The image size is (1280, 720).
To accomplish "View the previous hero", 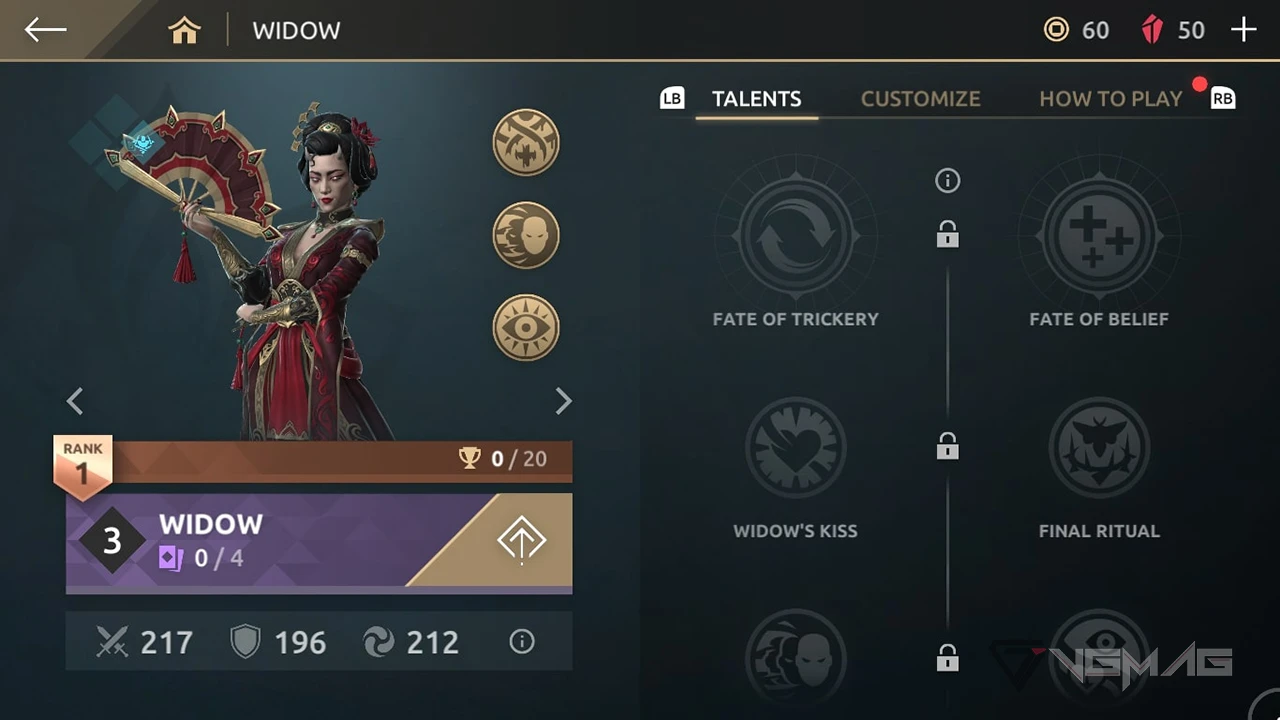I will (x=75, y=401).
